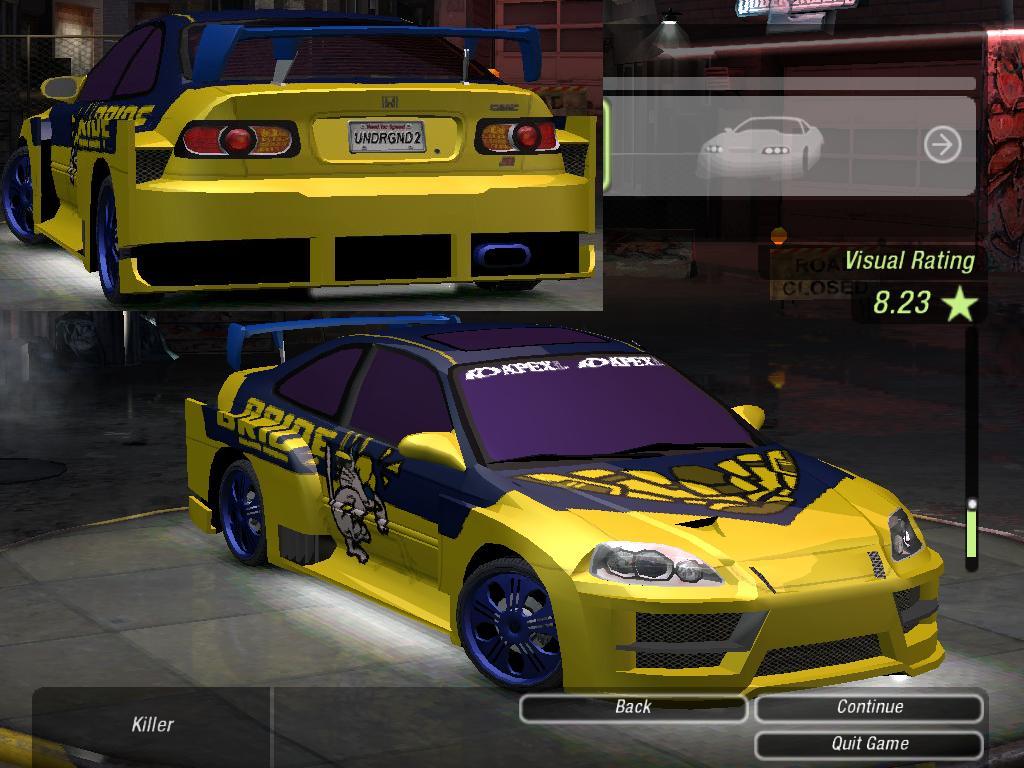Click the green vertical scrollbar handle
The image size is (1024, 768).
970,531
